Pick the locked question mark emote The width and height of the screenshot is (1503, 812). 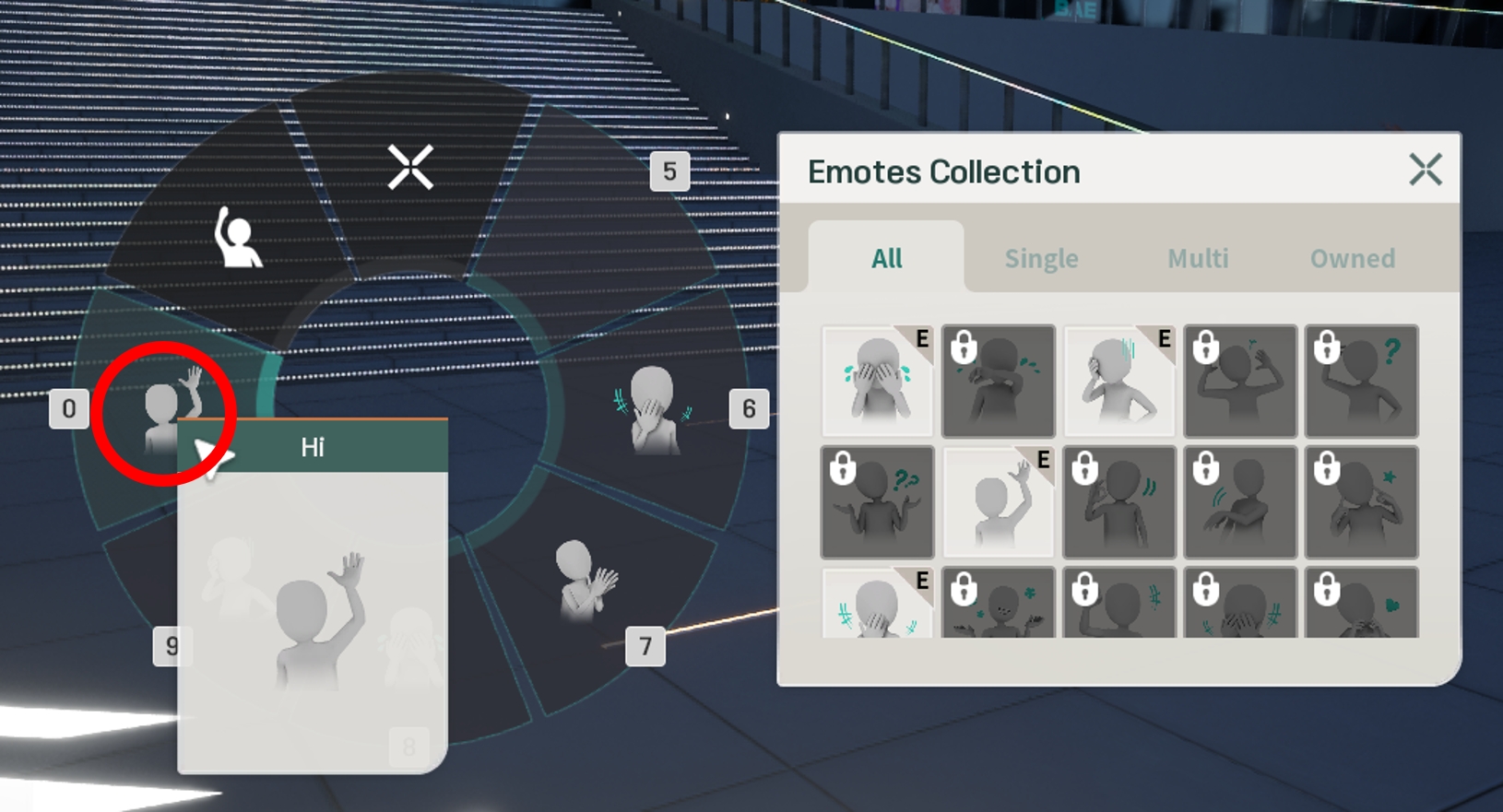coord(1362,381)
